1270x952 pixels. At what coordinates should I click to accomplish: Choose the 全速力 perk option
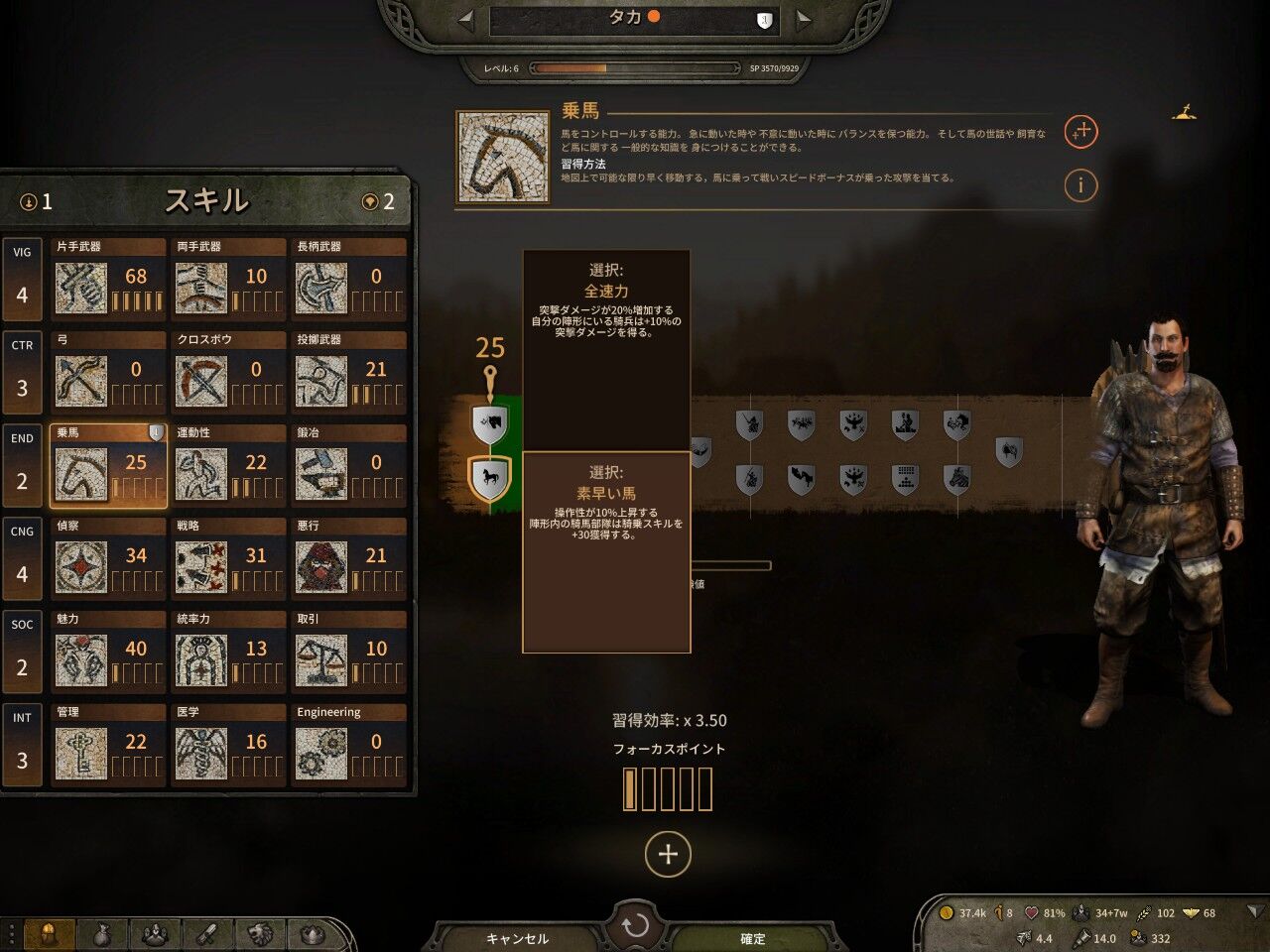coord(606,349)
